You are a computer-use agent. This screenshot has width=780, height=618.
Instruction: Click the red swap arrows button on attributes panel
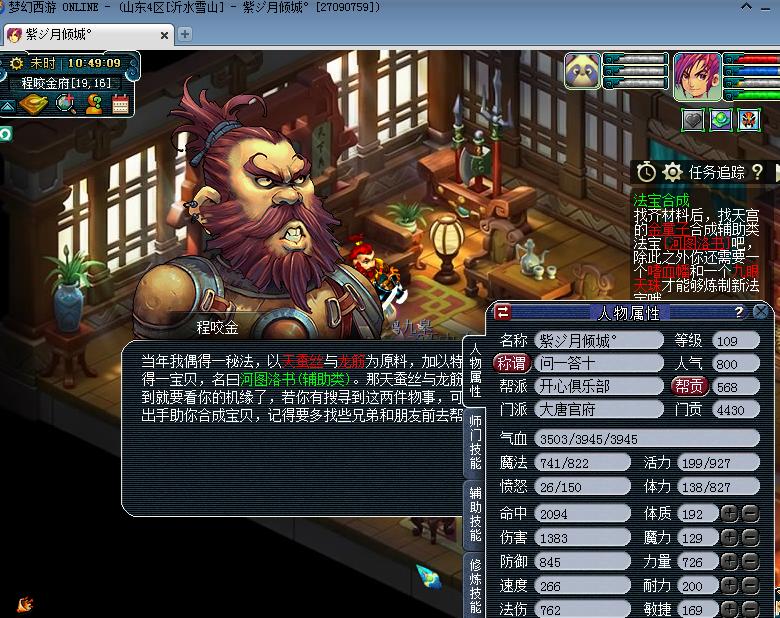pyautogui.click(x=504, y=311)
